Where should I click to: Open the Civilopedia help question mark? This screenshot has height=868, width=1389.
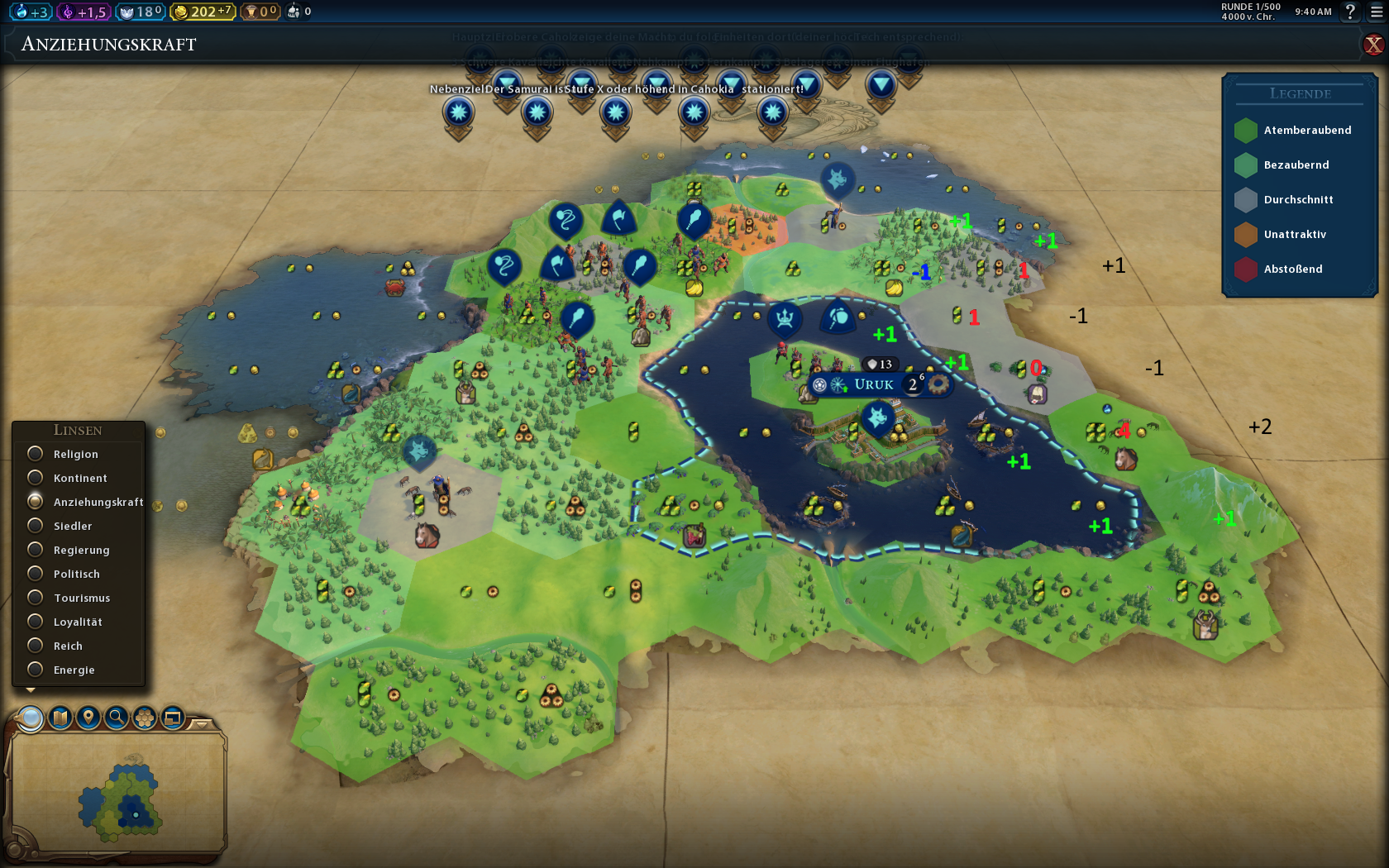(1350, 12)
